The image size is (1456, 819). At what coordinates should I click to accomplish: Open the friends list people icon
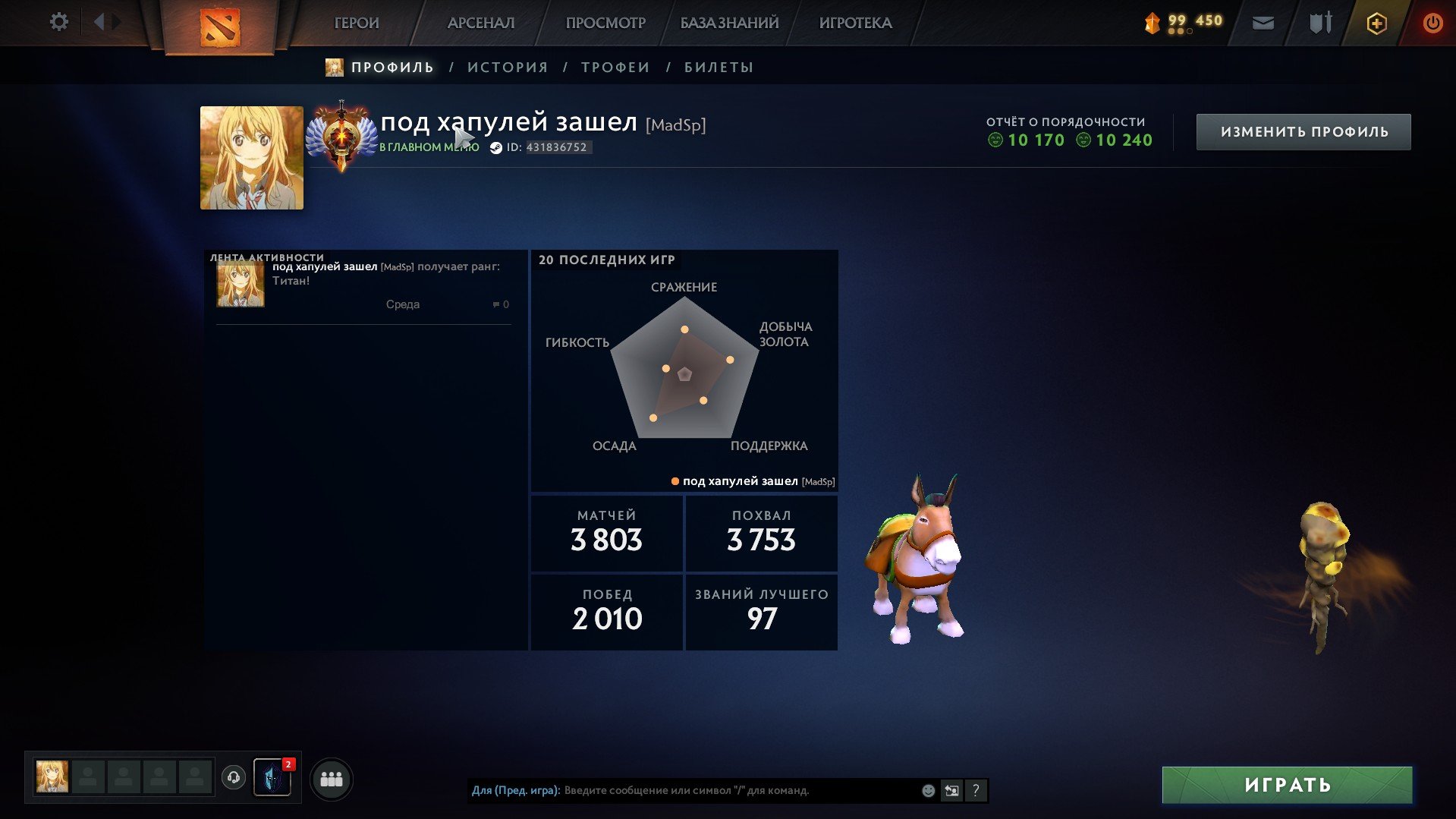[332, 778]
